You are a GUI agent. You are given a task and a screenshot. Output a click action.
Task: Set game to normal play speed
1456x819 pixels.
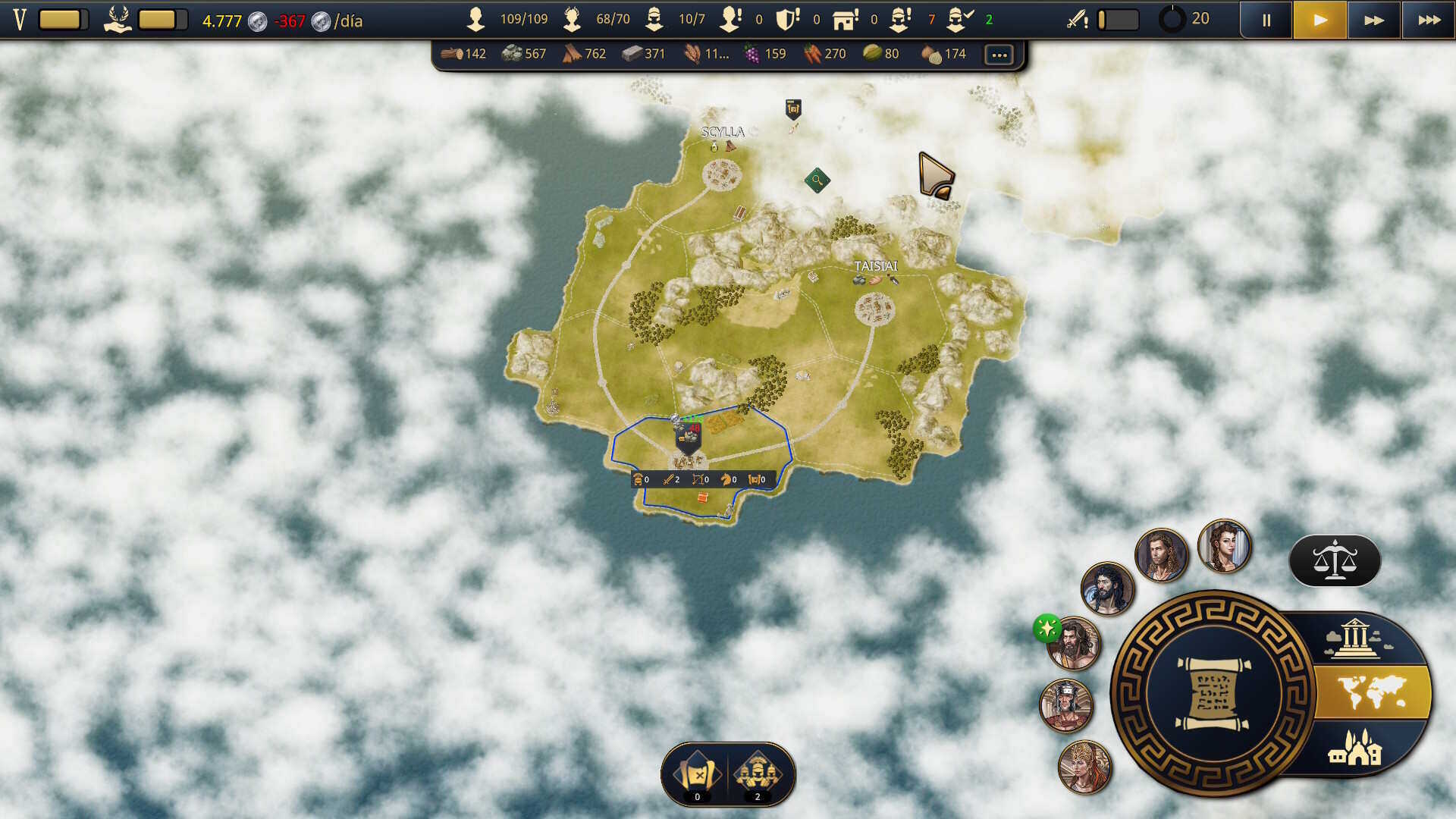coord(1320,20)
